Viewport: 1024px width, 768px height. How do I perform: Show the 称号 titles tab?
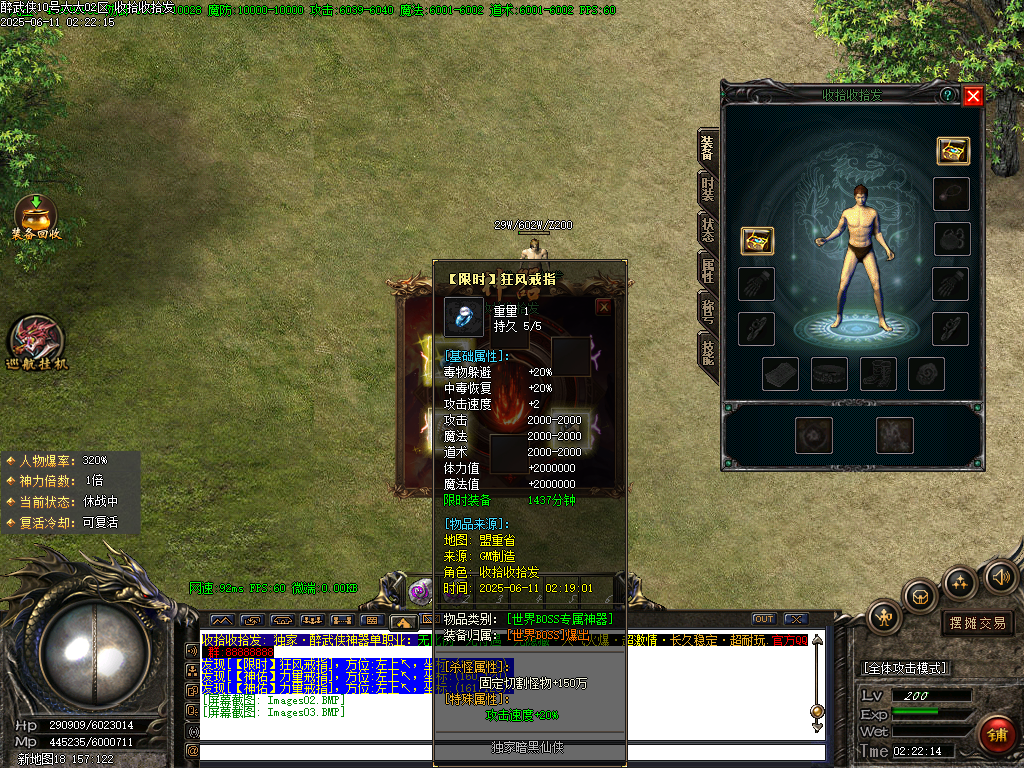coord(707,310)
